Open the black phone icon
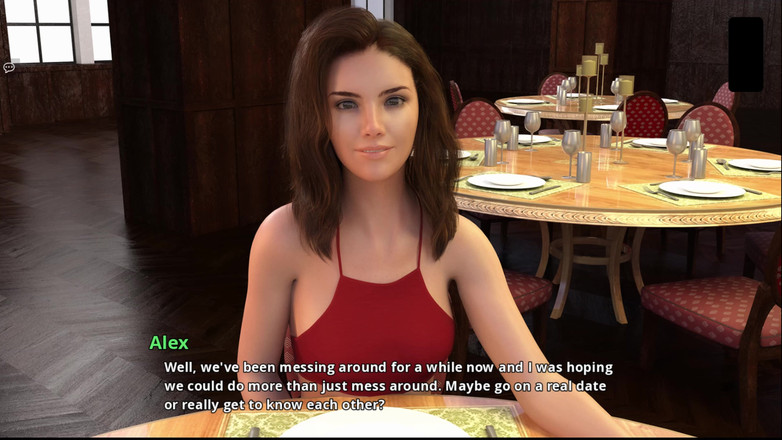This screenshot has width=782, height=440. [745, 54]
